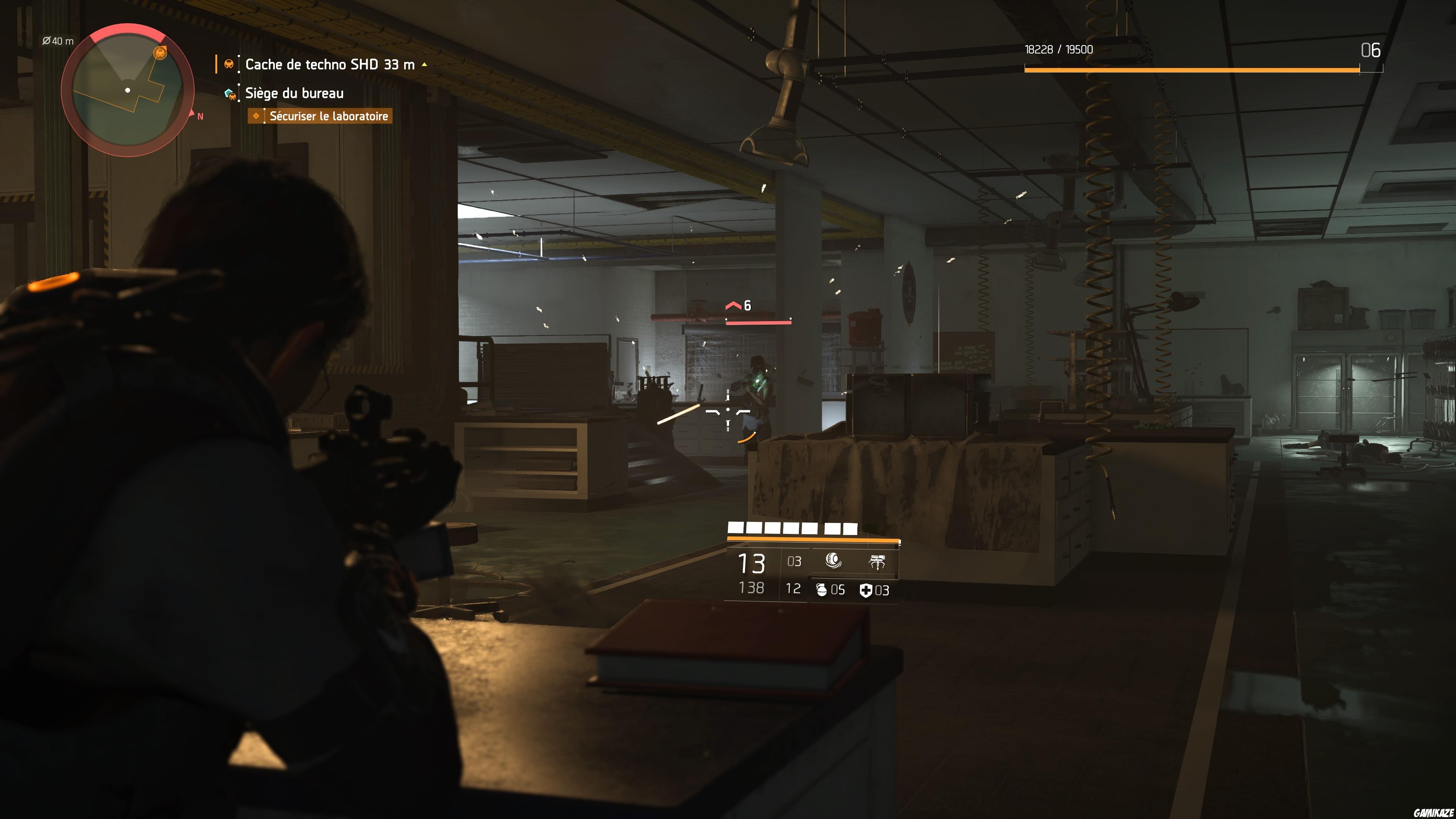Viewport: 1456px width, 819px height.
Task: Expand the yellow arrow beside Cache de techno SHD
Action: click(424, 64)
